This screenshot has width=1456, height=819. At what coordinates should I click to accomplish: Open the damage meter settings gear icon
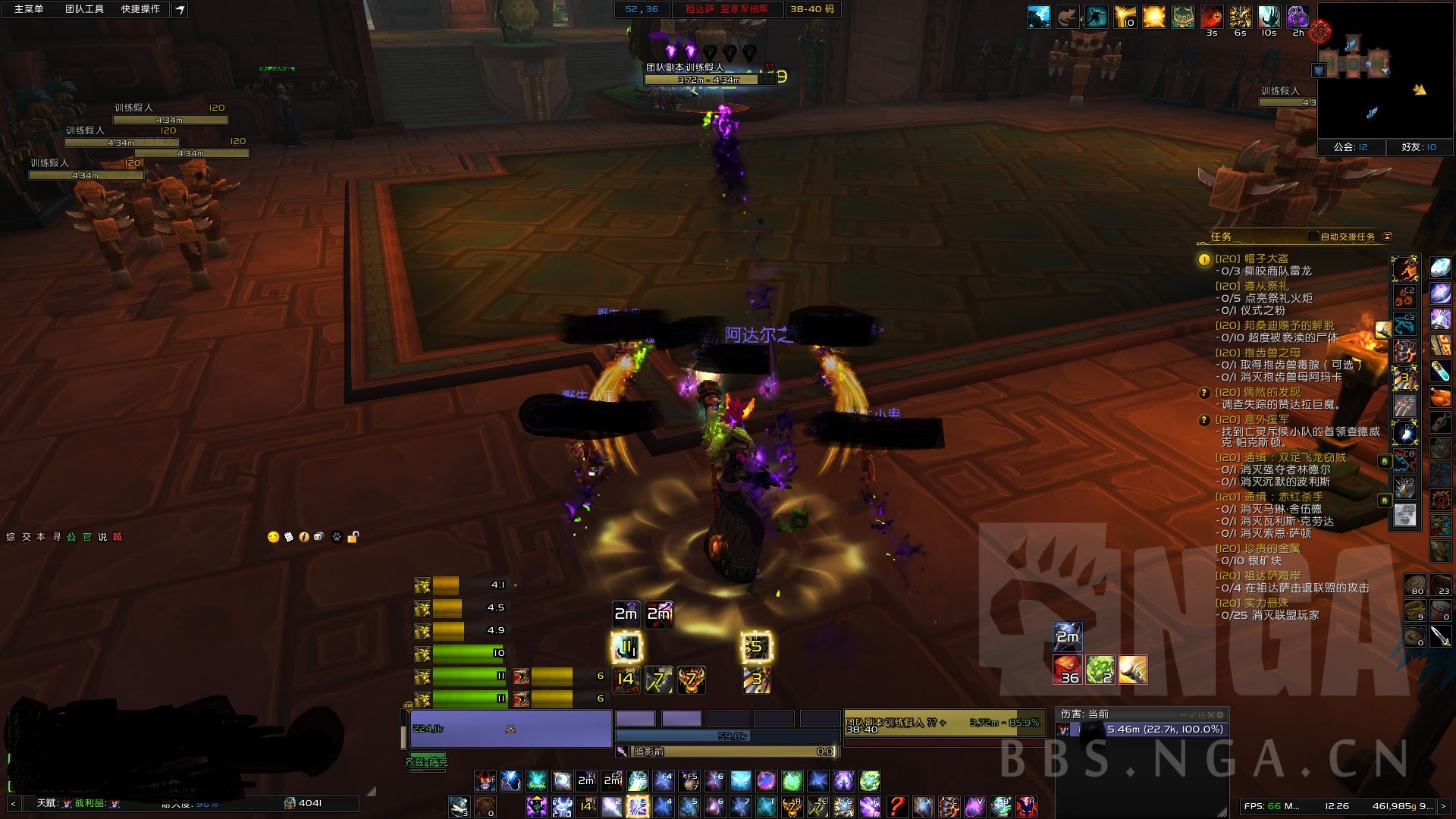click(x=1219, y=714)
